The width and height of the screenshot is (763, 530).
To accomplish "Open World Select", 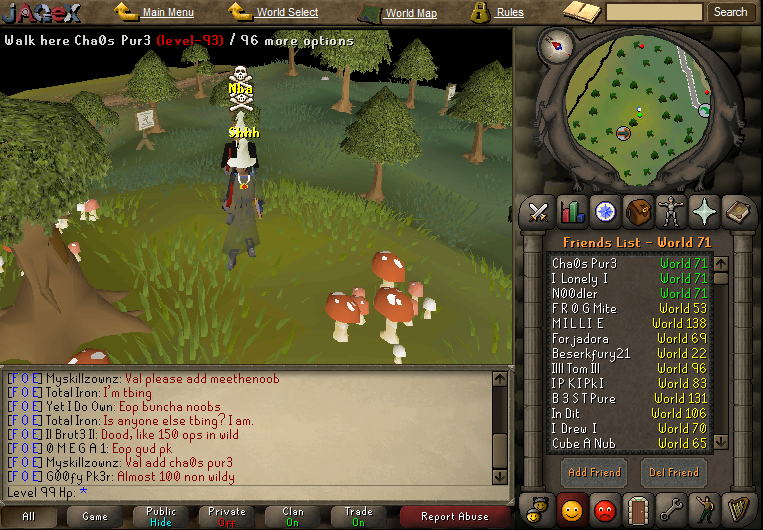I will pos(286,13).
